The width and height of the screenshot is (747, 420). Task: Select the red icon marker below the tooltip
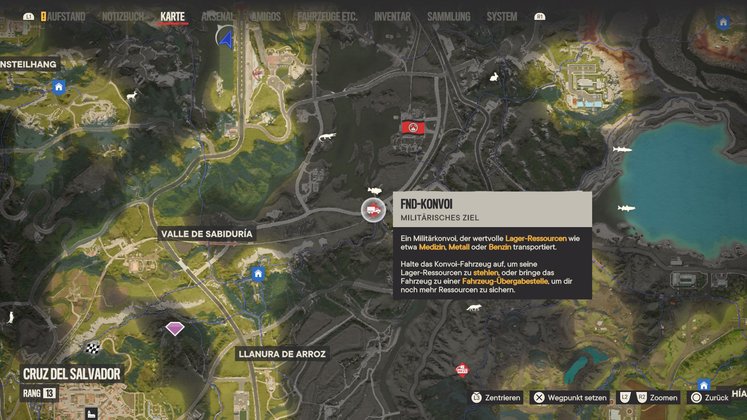click(x=461, y=370)
